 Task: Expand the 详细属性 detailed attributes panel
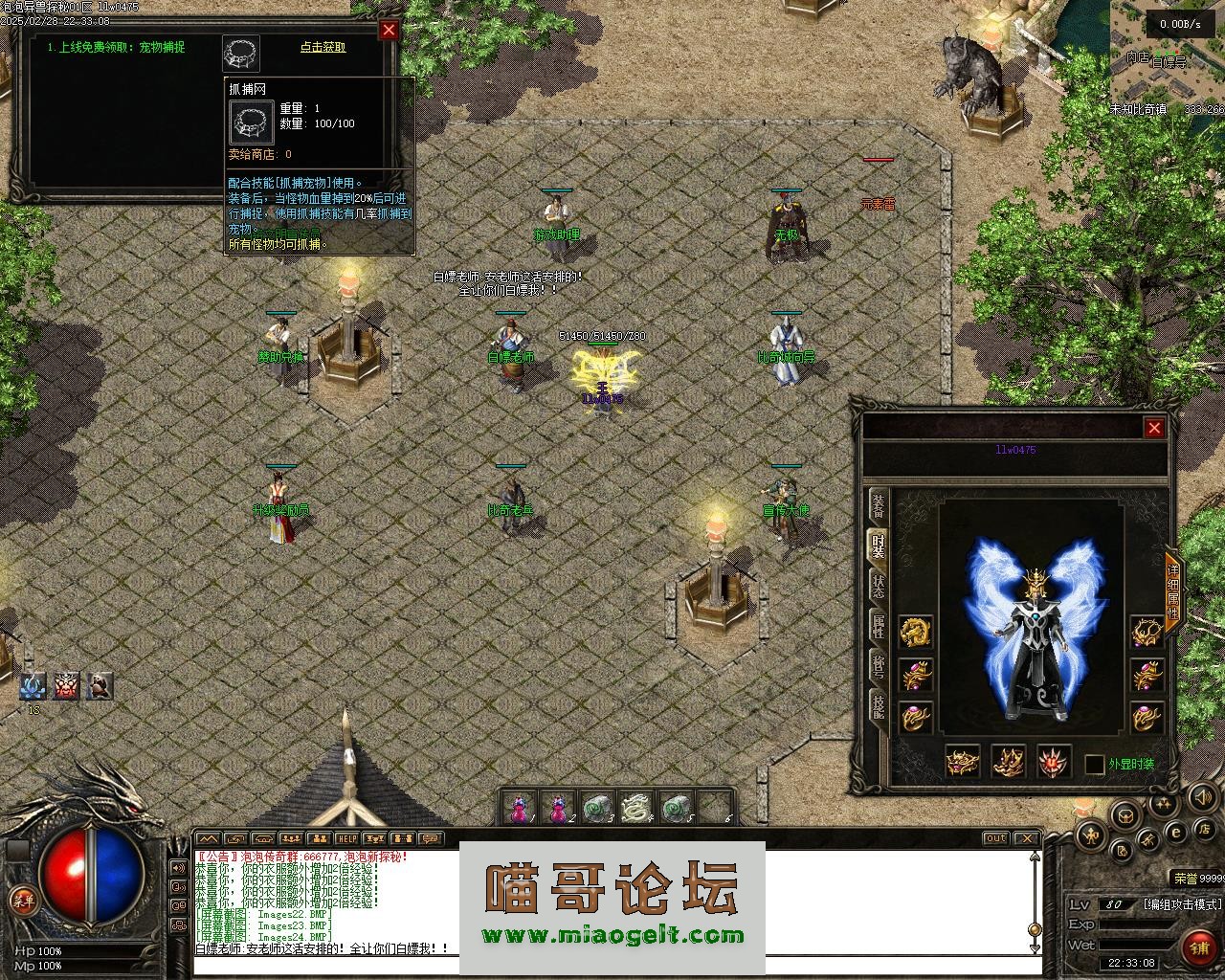(1173, 592)
